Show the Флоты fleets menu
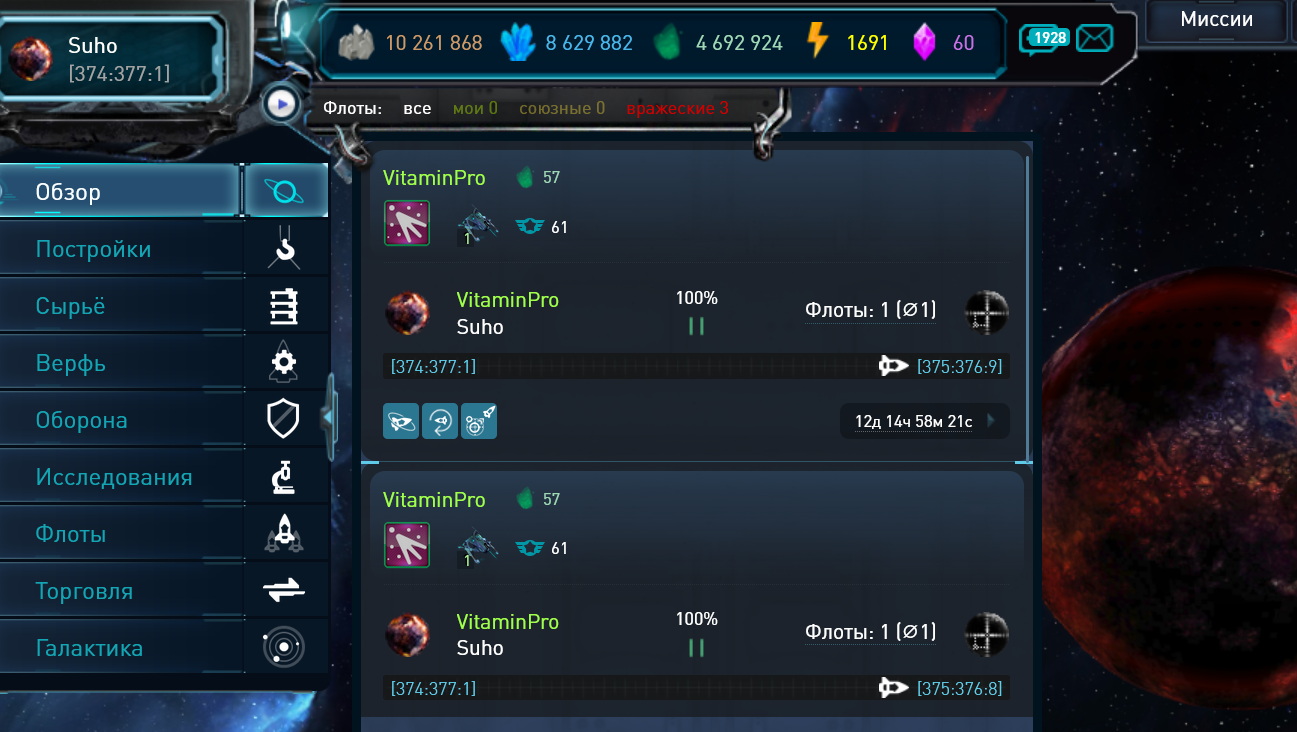The width and height of the screenshot is (1297, 732). pyautogui.click(x=120, y=534)
